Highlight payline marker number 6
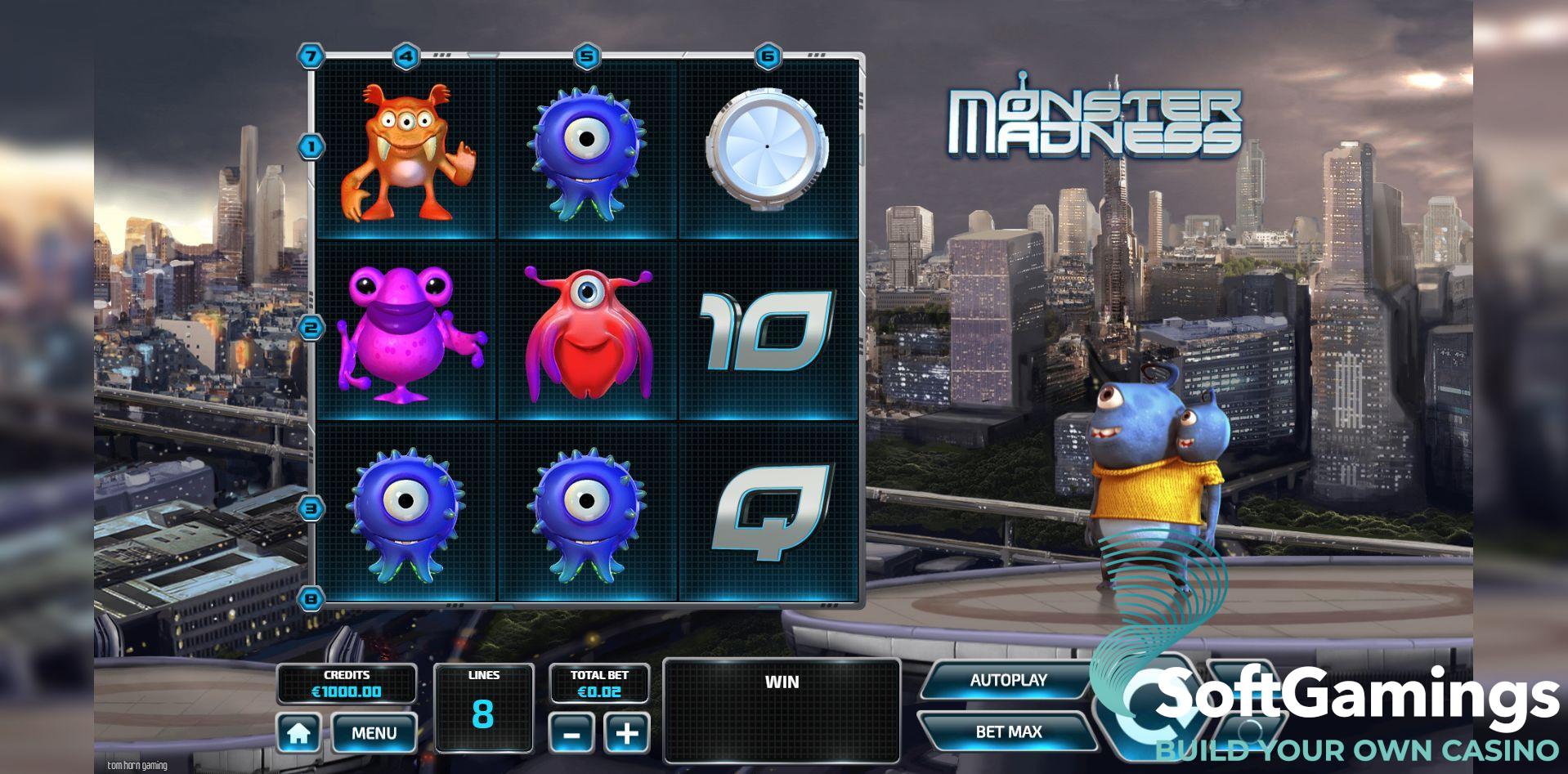1568x774 pixels. 768,57
